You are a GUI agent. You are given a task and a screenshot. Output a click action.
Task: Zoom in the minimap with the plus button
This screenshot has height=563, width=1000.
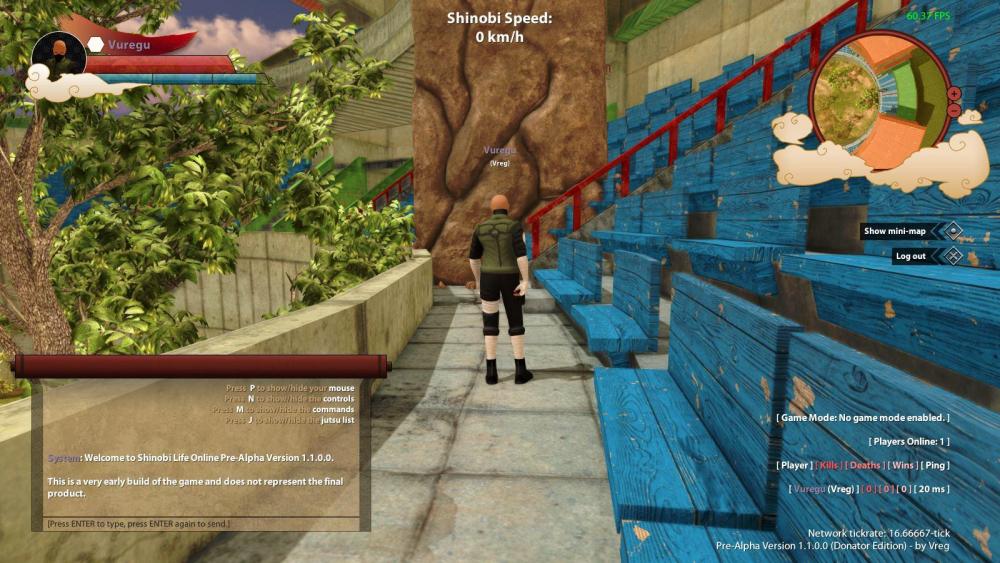[954, 94]
